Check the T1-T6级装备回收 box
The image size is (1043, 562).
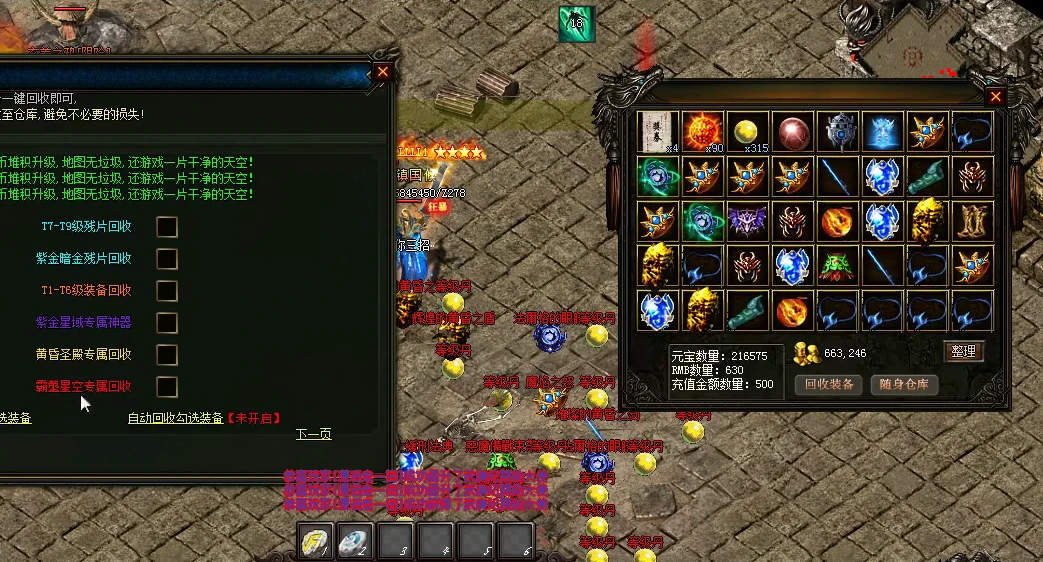point(167,291)
